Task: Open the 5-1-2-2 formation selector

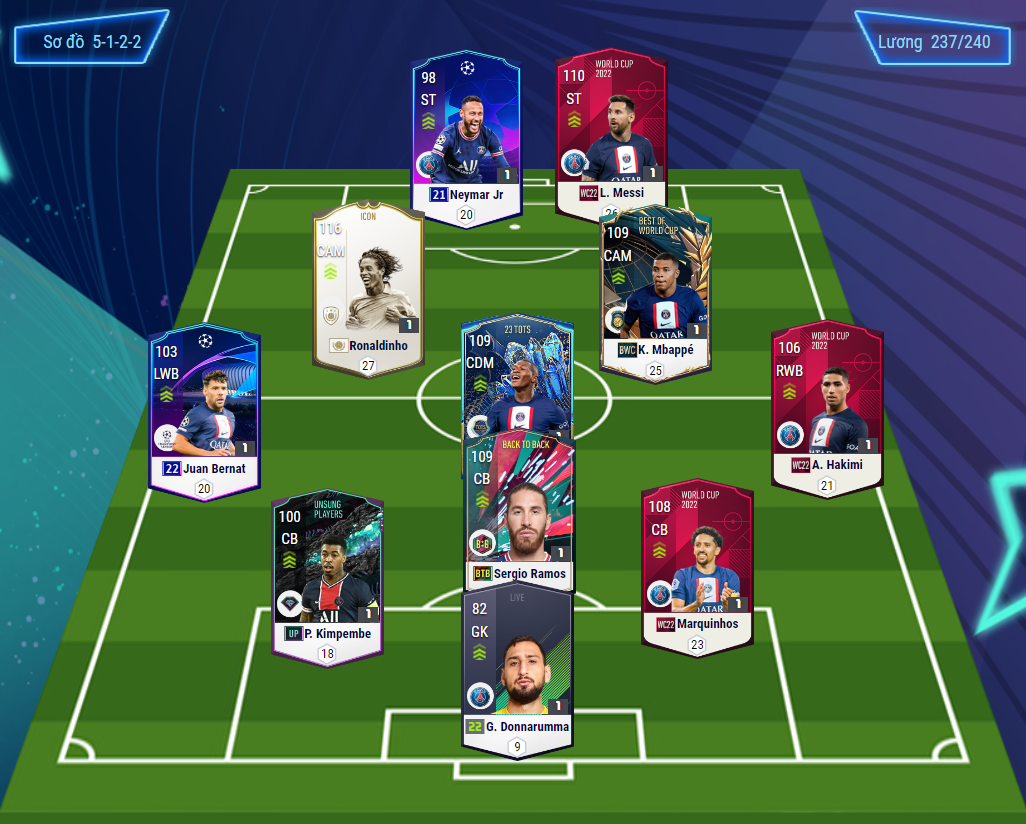Action: coord(91,43)
